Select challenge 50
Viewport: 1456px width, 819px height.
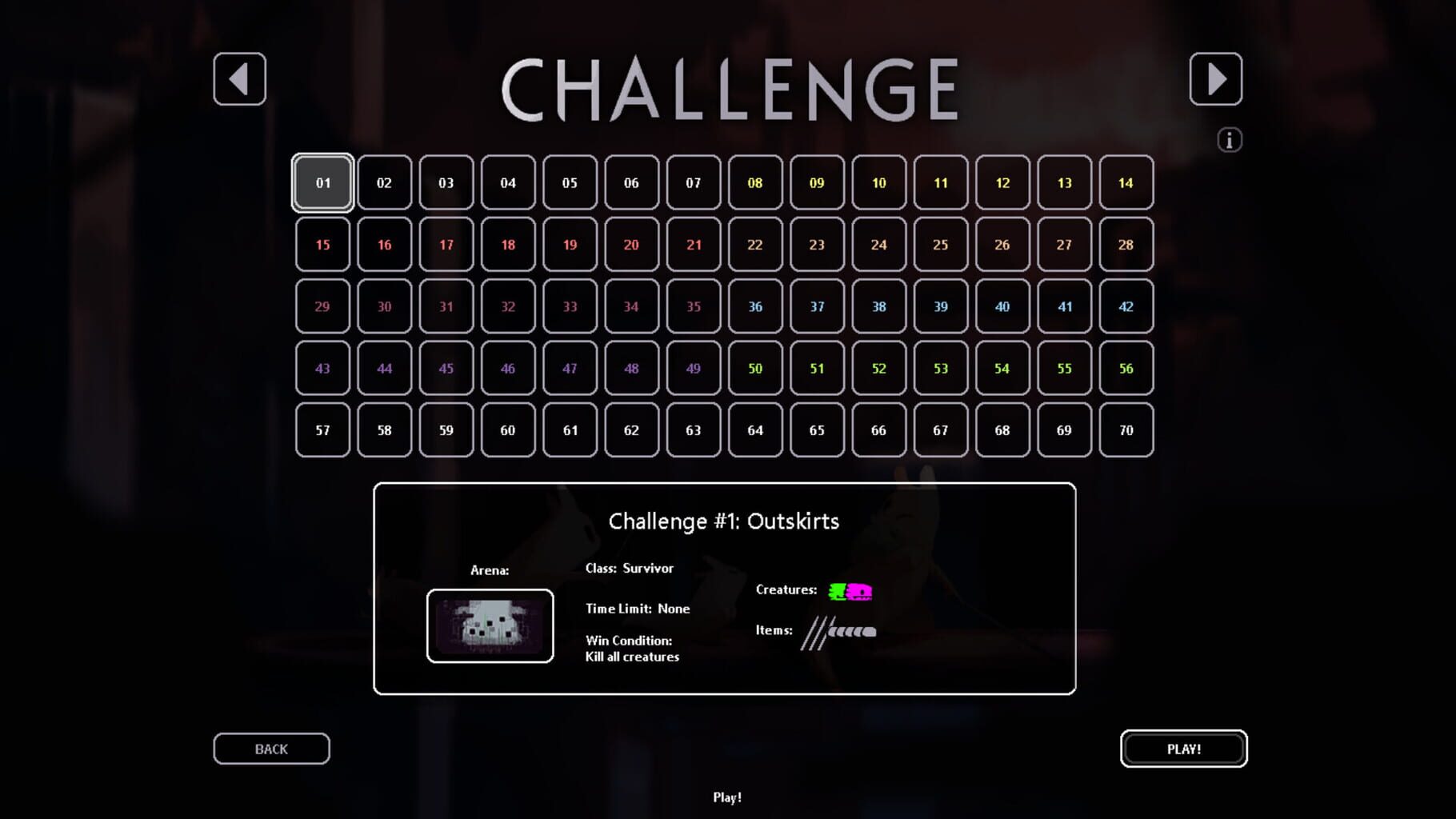pos(755,369)
